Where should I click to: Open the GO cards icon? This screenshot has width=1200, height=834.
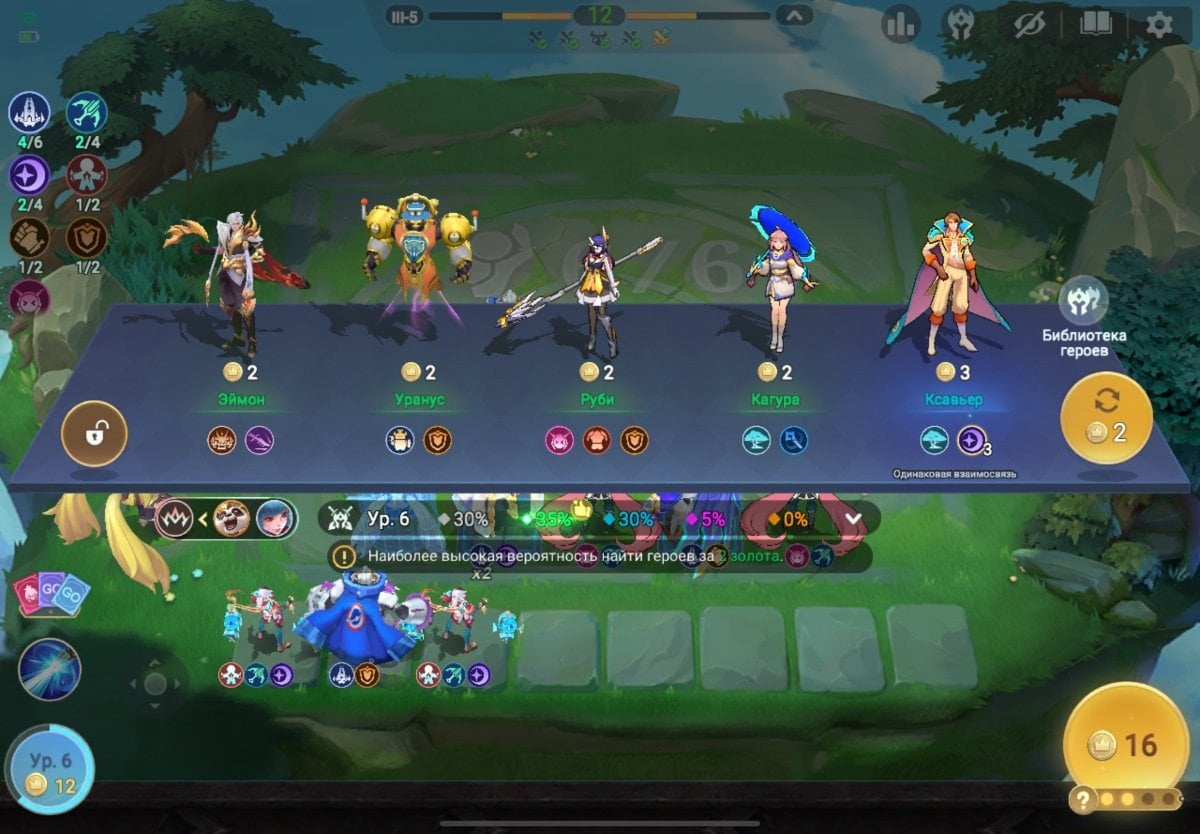51,595
